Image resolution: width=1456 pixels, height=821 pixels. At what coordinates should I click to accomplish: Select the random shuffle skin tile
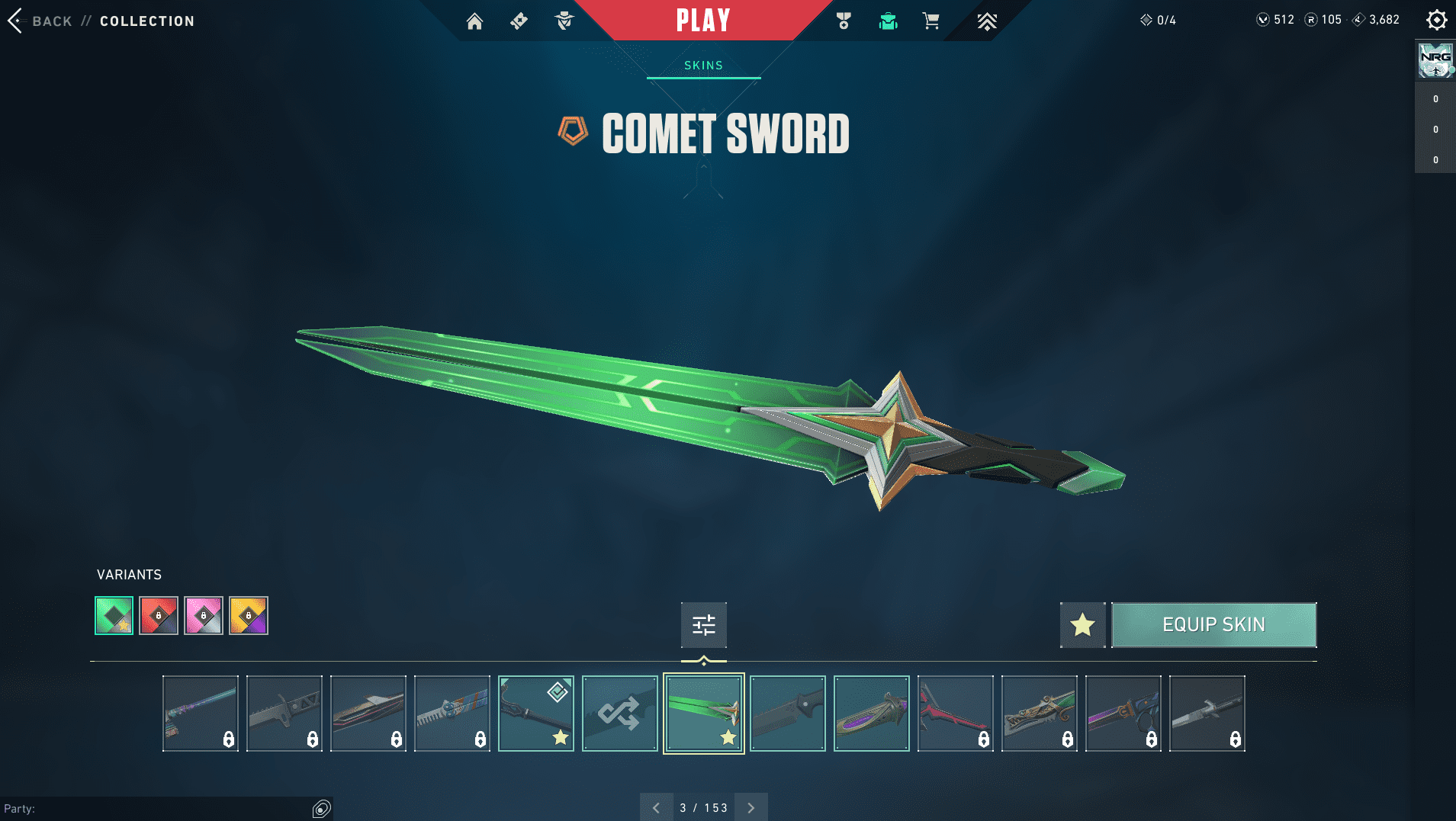(x=619, y=714)
